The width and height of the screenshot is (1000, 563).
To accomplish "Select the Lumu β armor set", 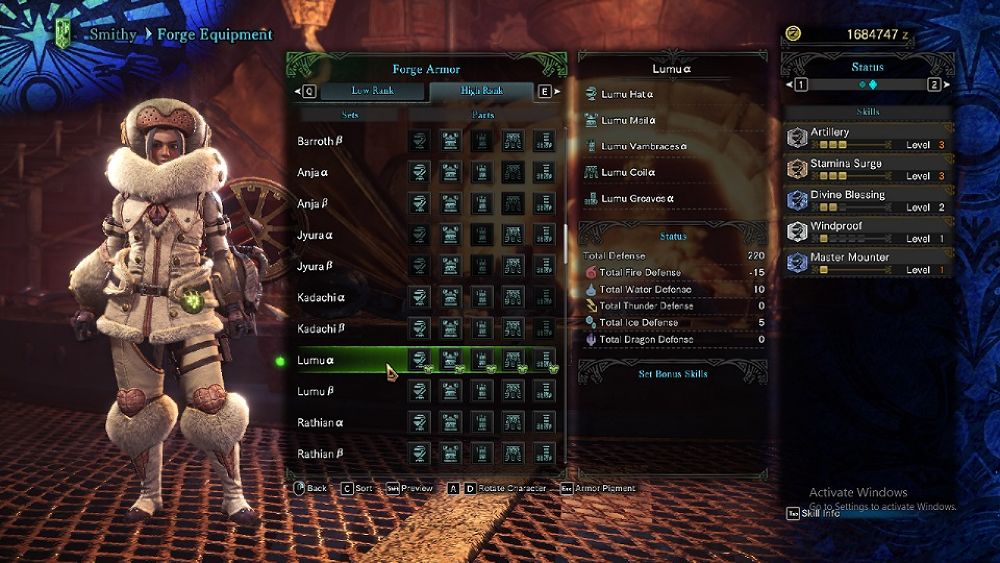I will [x=316, y=391].
